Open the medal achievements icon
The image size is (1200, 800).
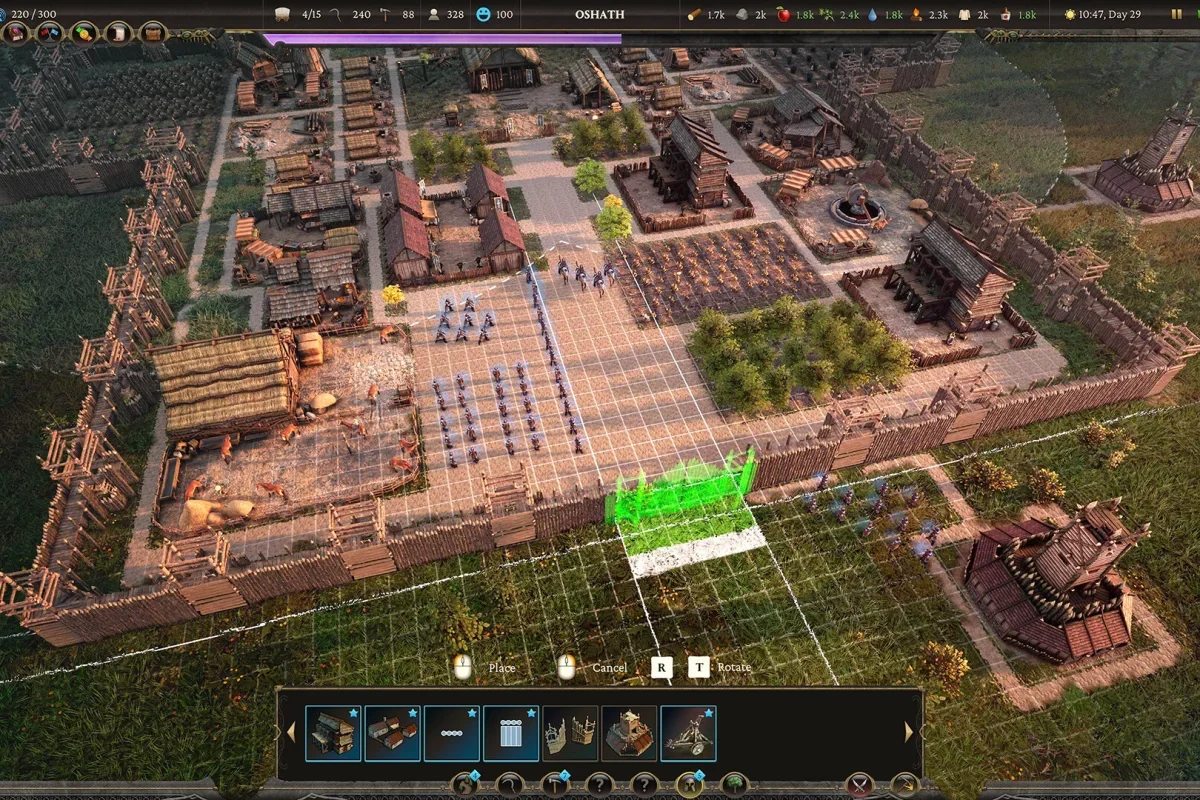click(x=84, y=33)
